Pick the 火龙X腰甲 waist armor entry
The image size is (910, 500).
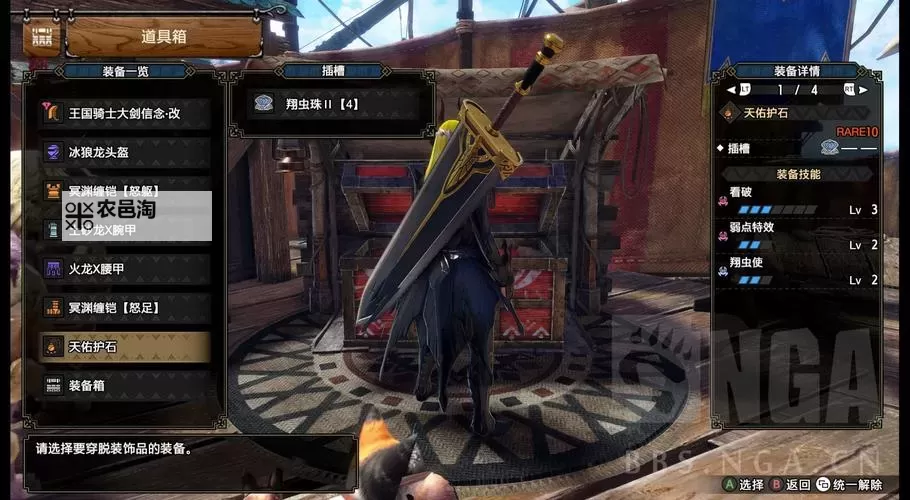pos(125,268)
